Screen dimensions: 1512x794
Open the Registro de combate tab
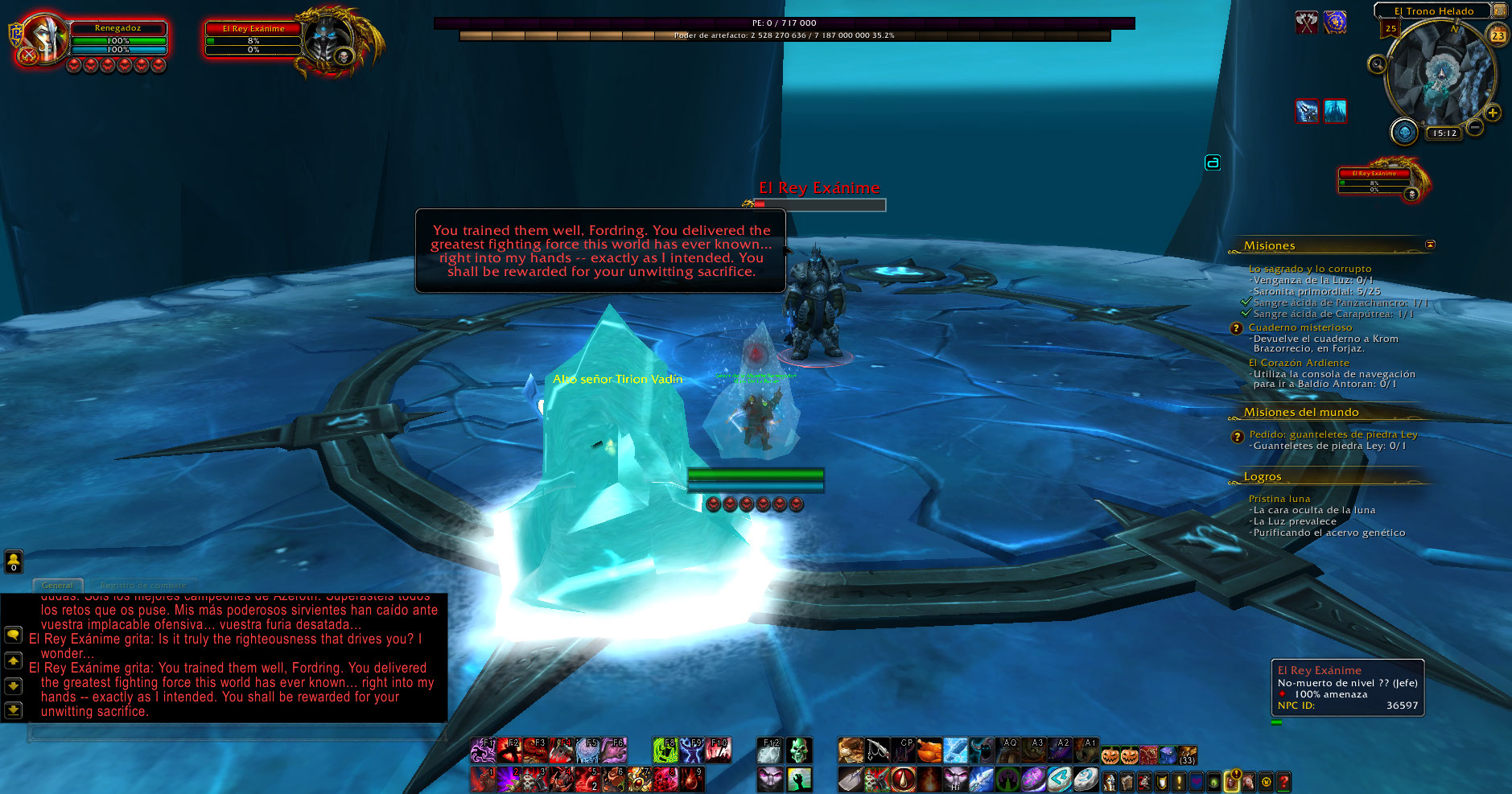pos(143,586)
